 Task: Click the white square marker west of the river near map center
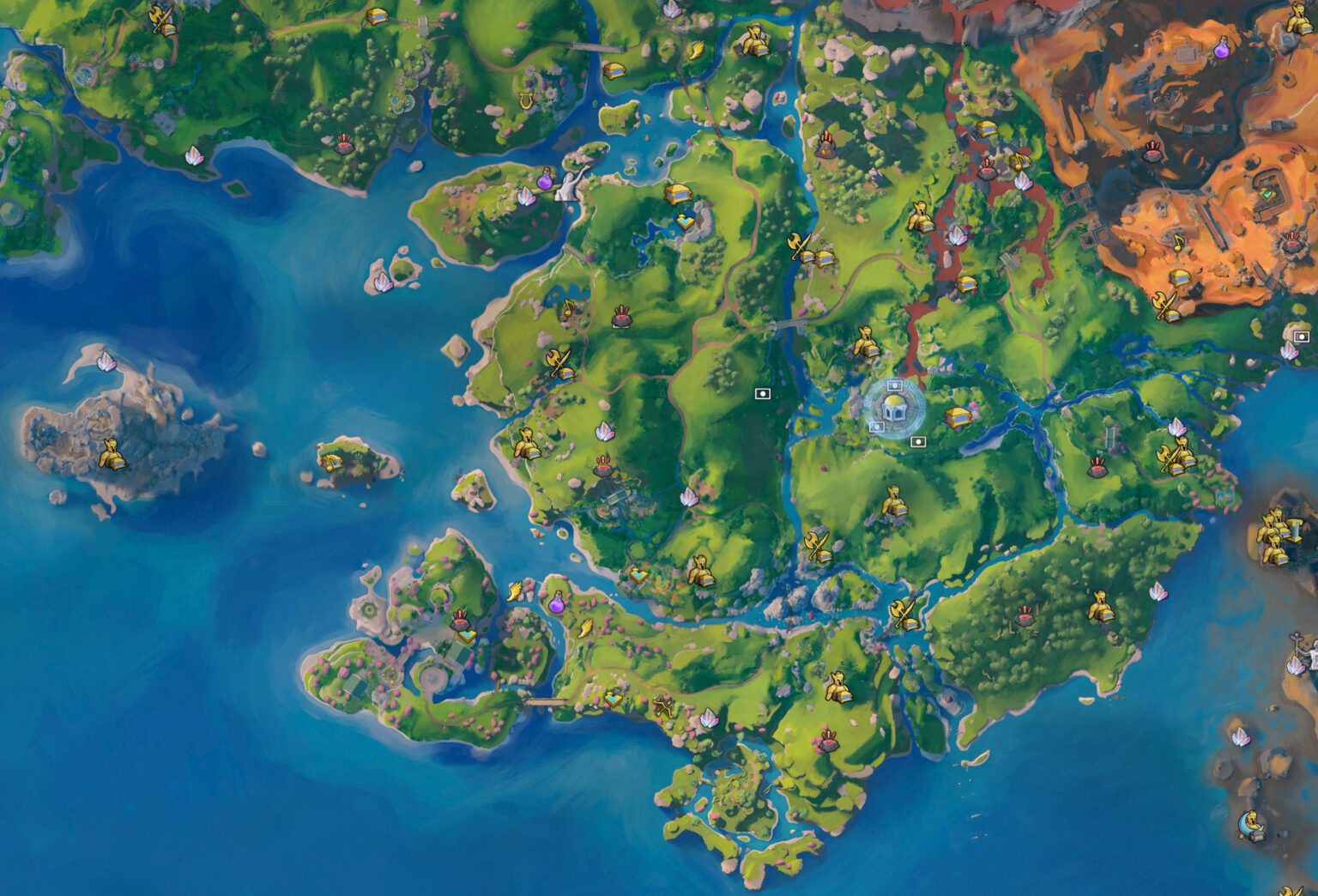763,394
